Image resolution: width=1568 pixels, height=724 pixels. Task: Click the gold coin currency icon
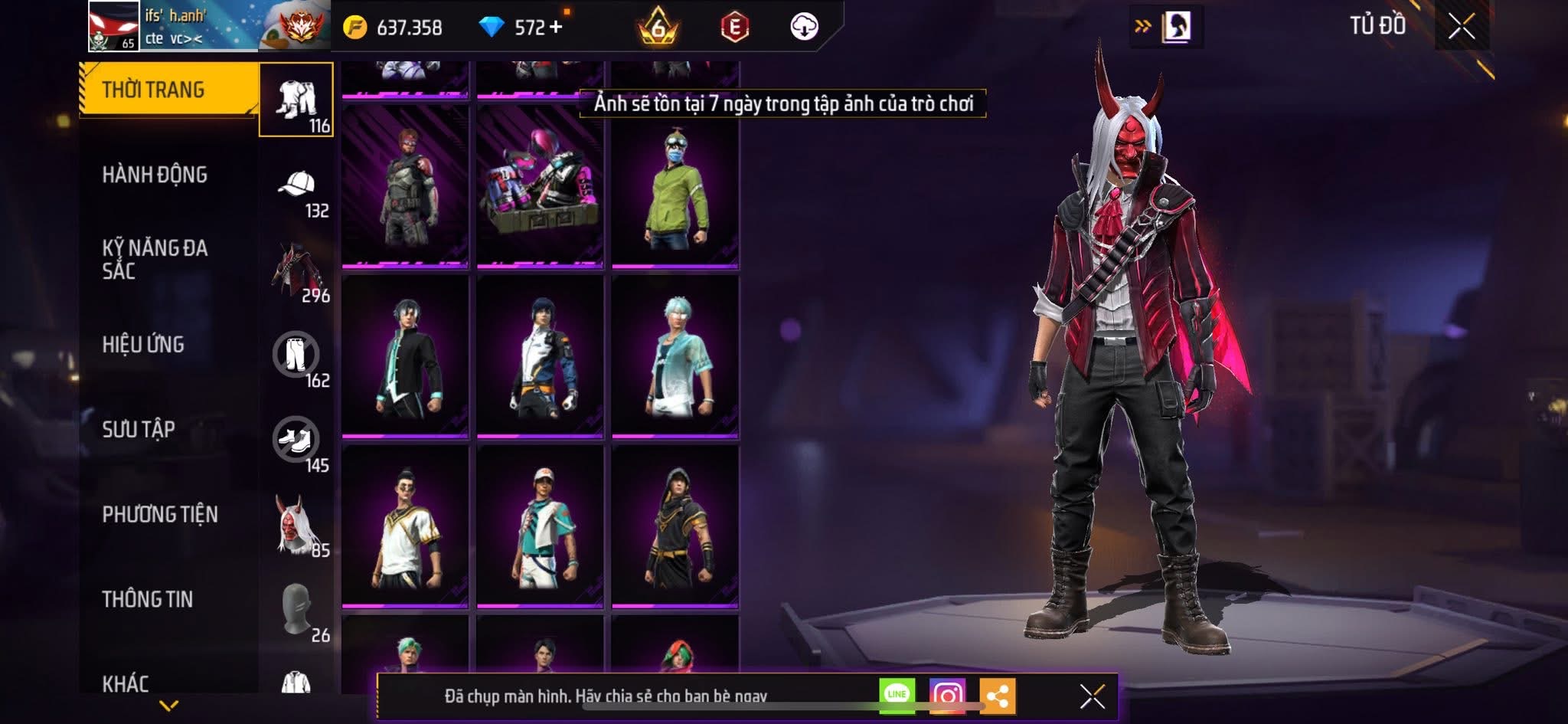(x=357, y=25)
